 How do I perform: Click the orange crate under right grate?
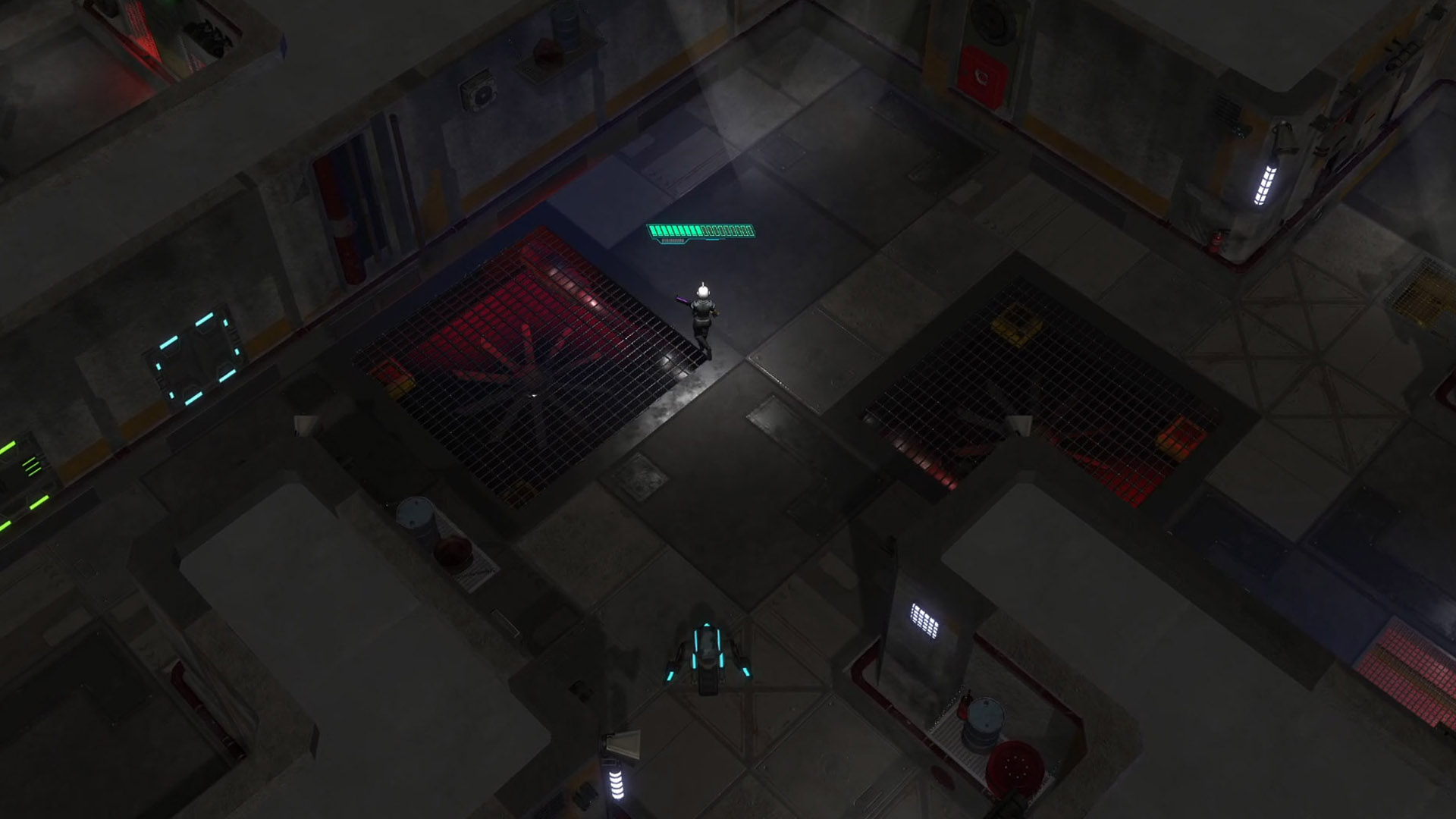1179,441
